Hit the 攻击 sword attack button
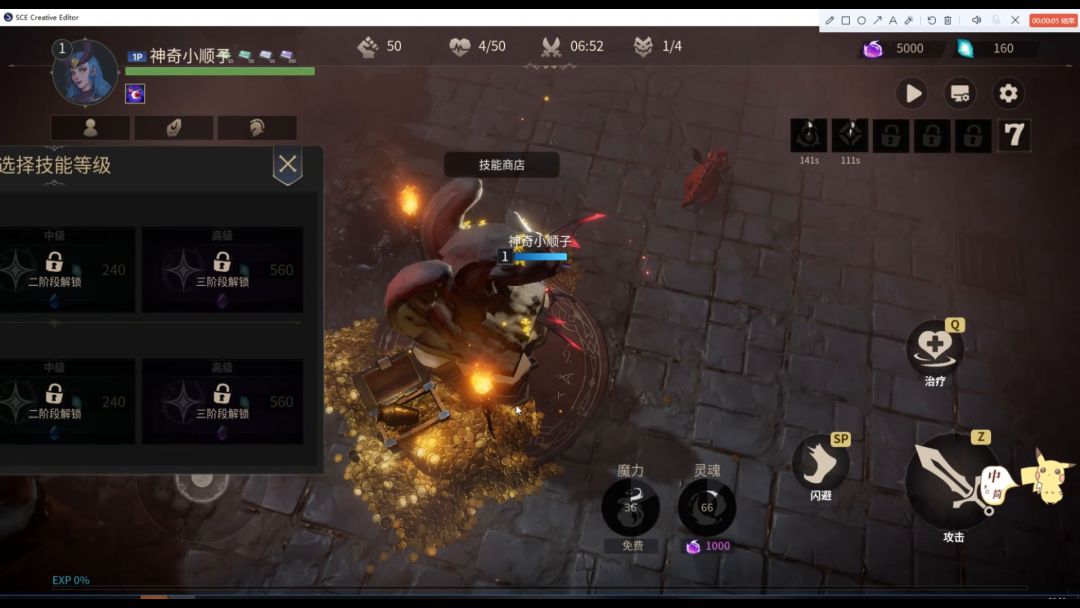 click(953, 483)
